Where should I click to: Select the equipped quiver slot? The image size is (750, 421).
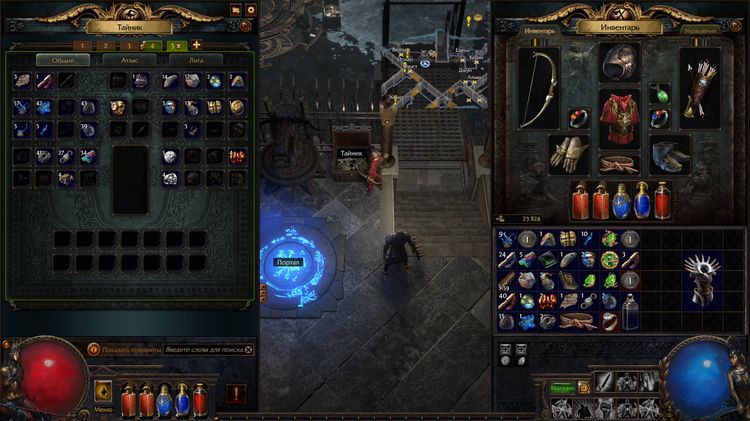pos(699,90)
